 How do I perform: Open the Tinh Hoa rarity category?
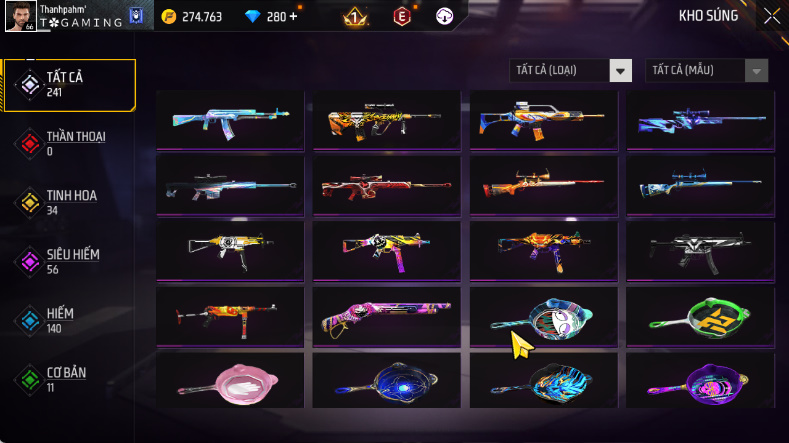[70, 202]
